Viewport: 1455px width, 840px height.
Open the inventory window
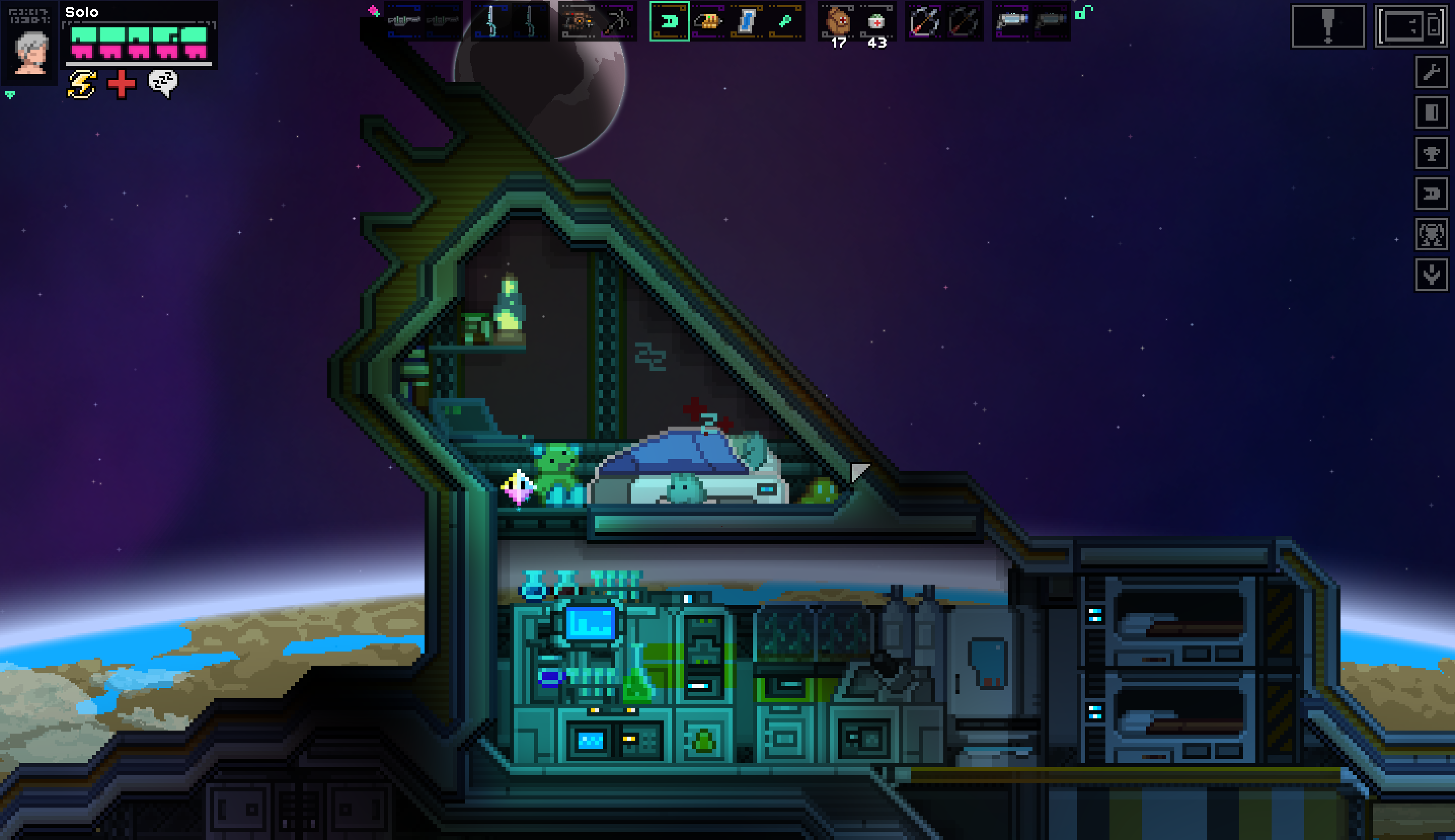pyautogui.click(x=1412, y=25)
